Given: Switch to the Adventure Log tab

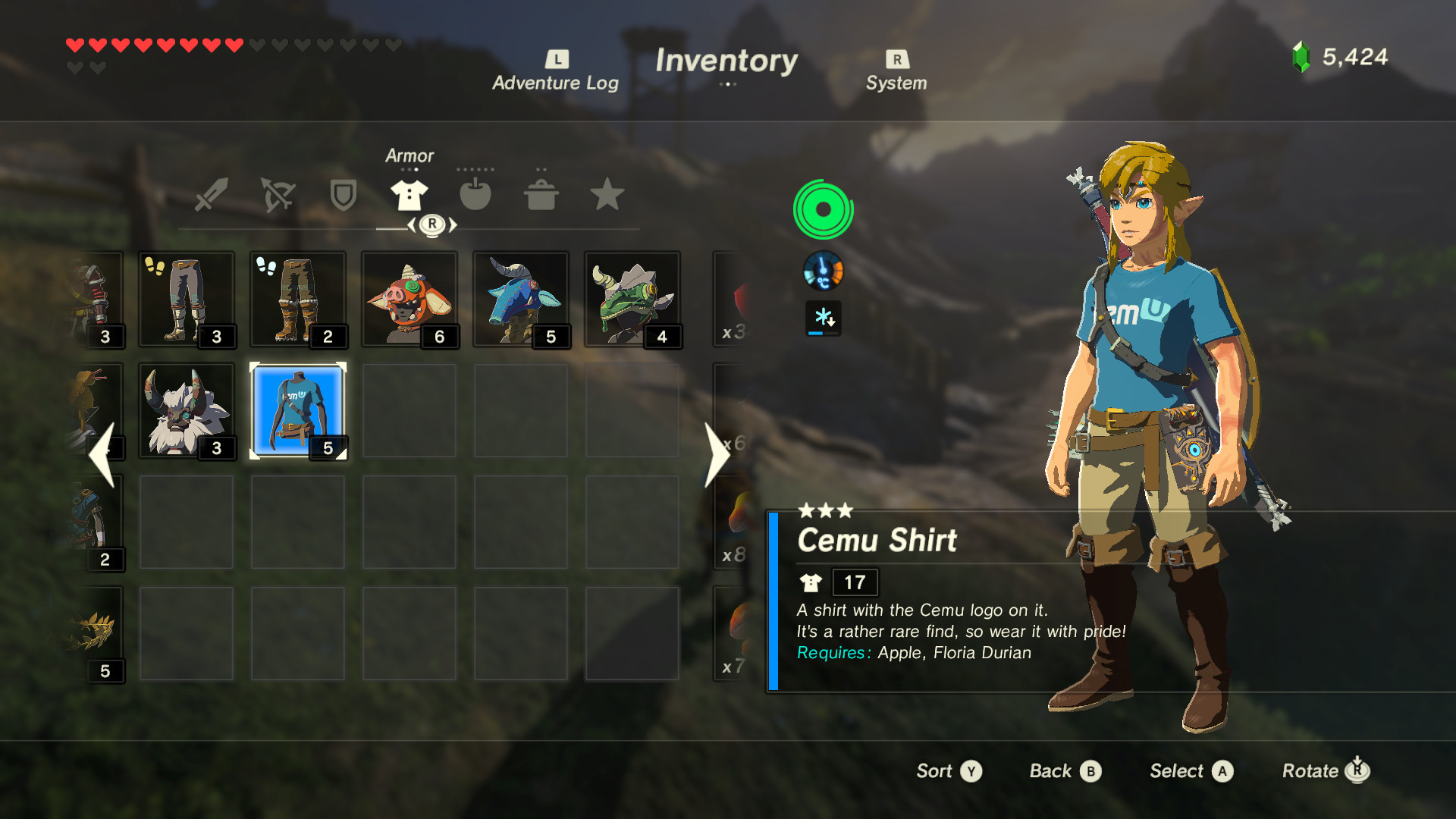Looking at the screenshot, I should [556, 68].
